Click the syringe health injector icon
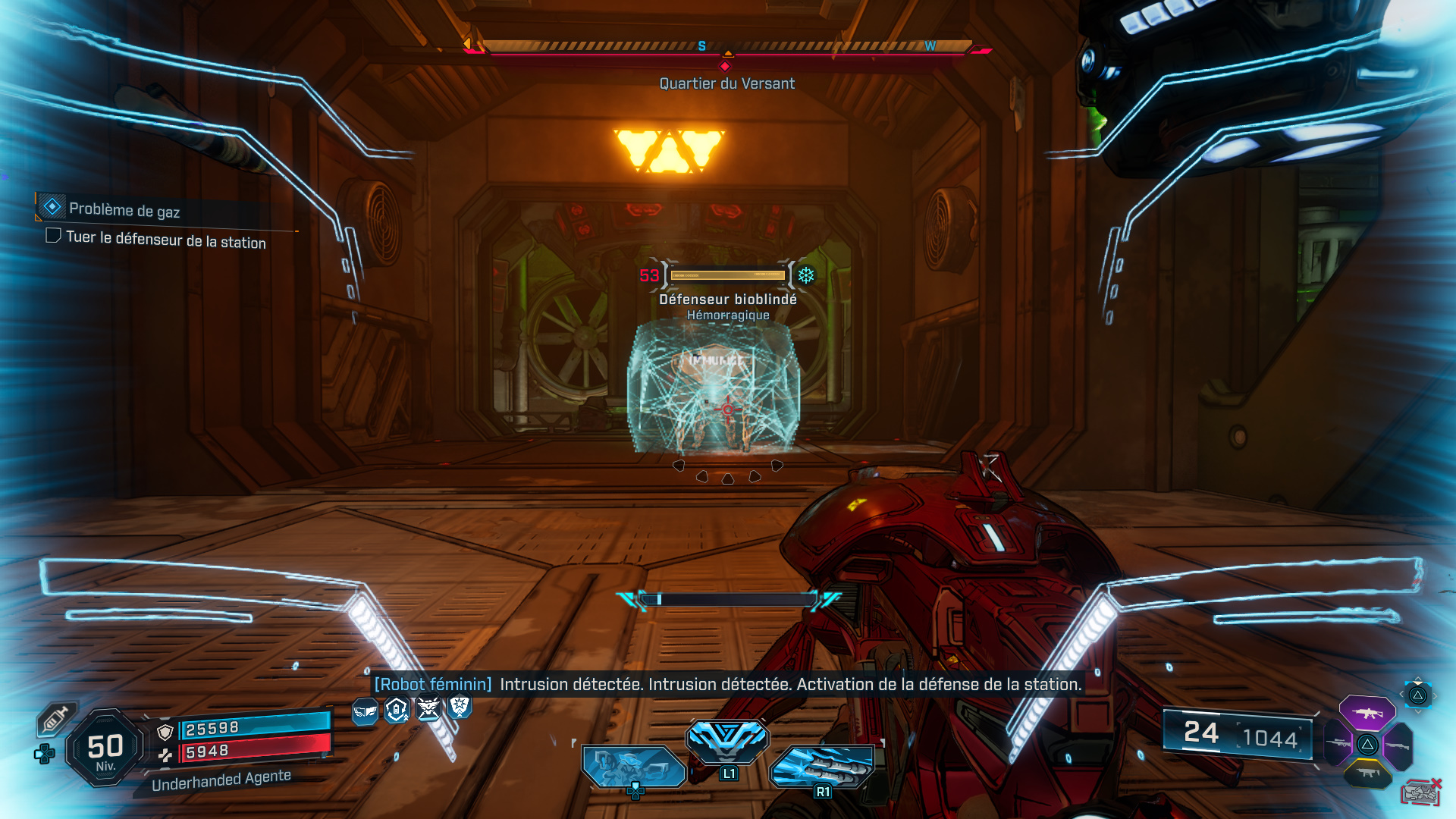1456x819 pixels. [x=56, y=718]
